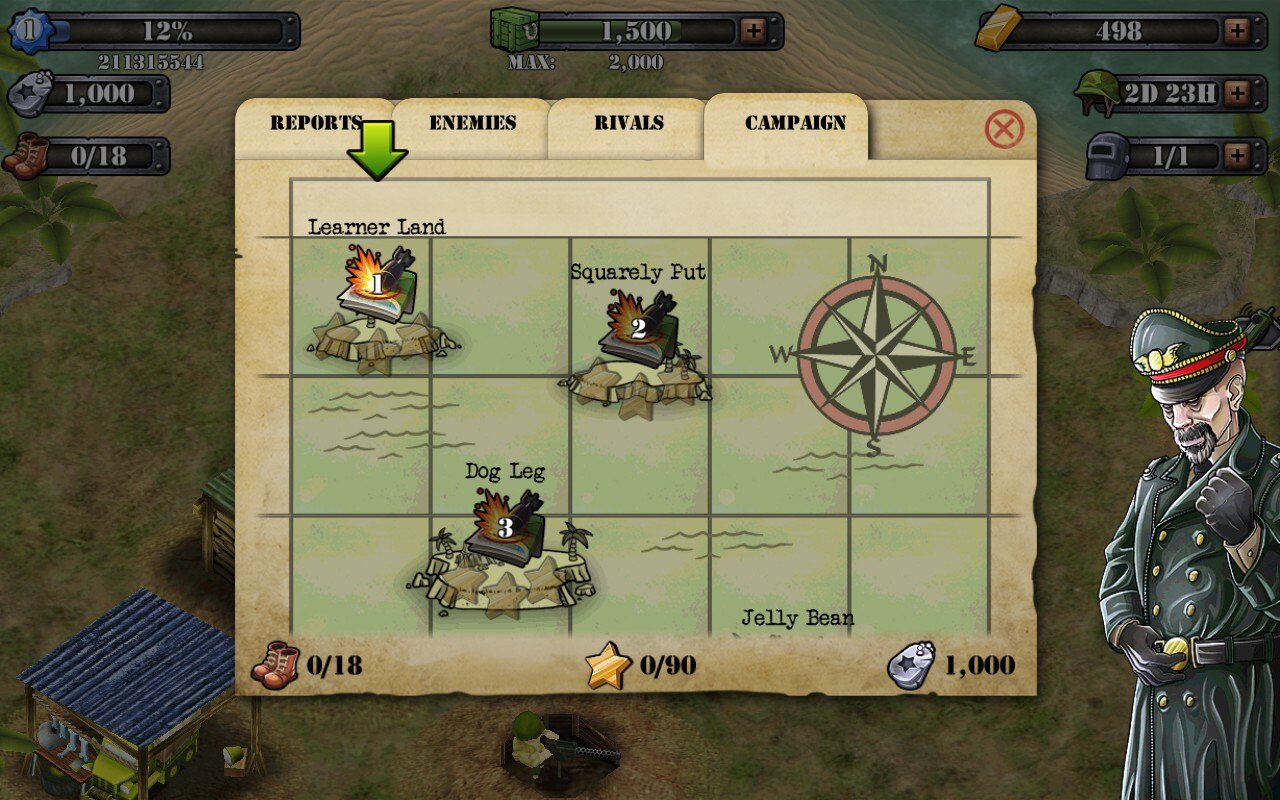Switch to the Reports tab
Image resolution: width=1280 pixels, height=800 pixels.
click(x=315, y=124)
